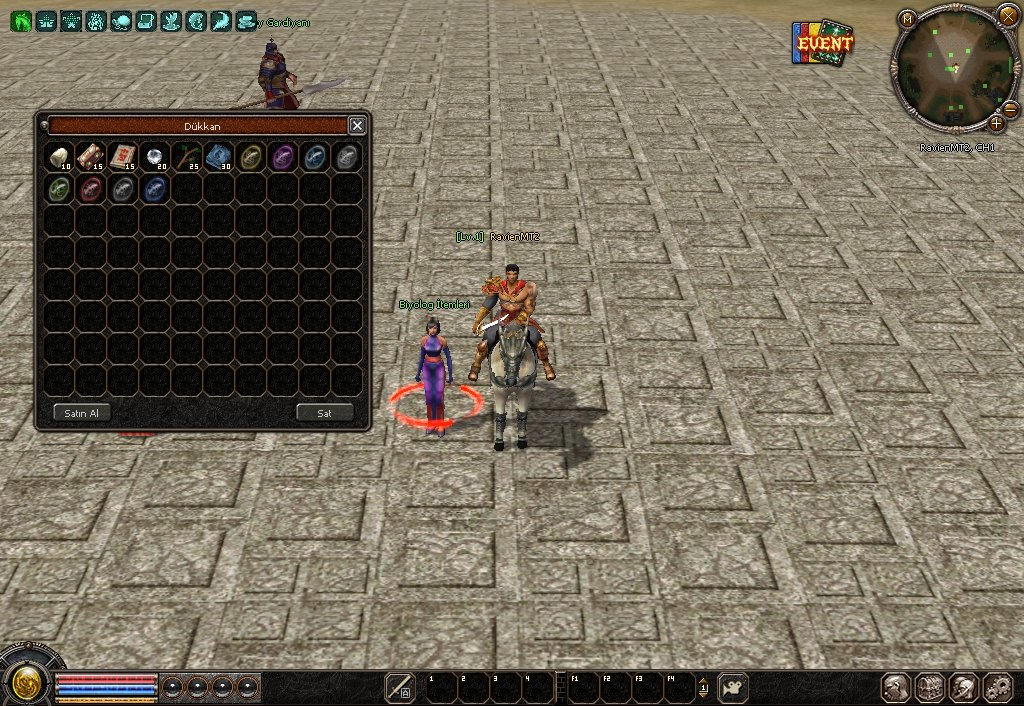Click the Sat sell button

coord(325,413)
